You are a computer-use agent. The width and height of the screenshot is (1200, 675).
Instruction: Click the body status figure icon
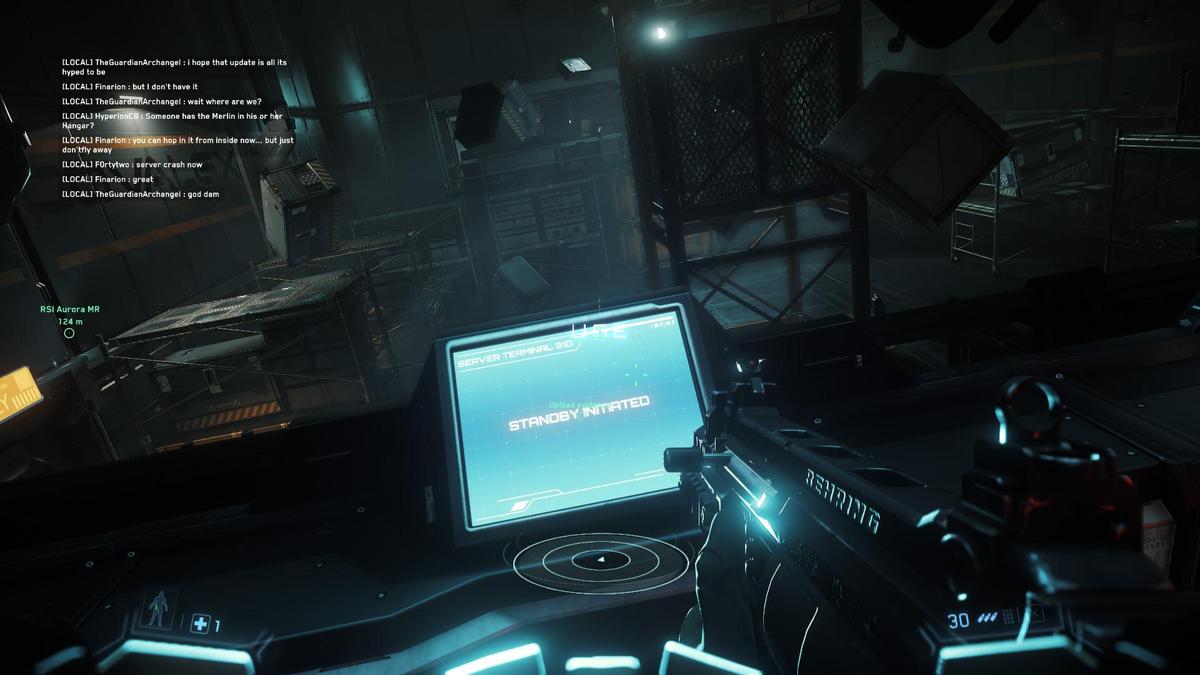(x=157, y=608)
